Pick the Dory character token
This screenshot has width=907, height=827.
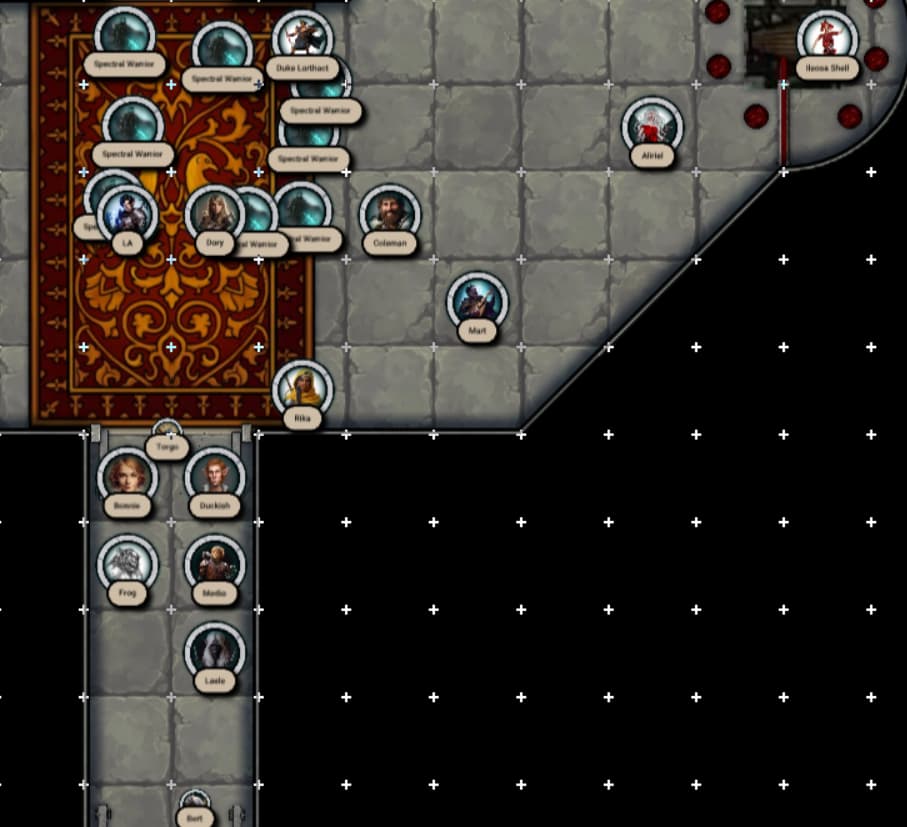pos(214,214)
